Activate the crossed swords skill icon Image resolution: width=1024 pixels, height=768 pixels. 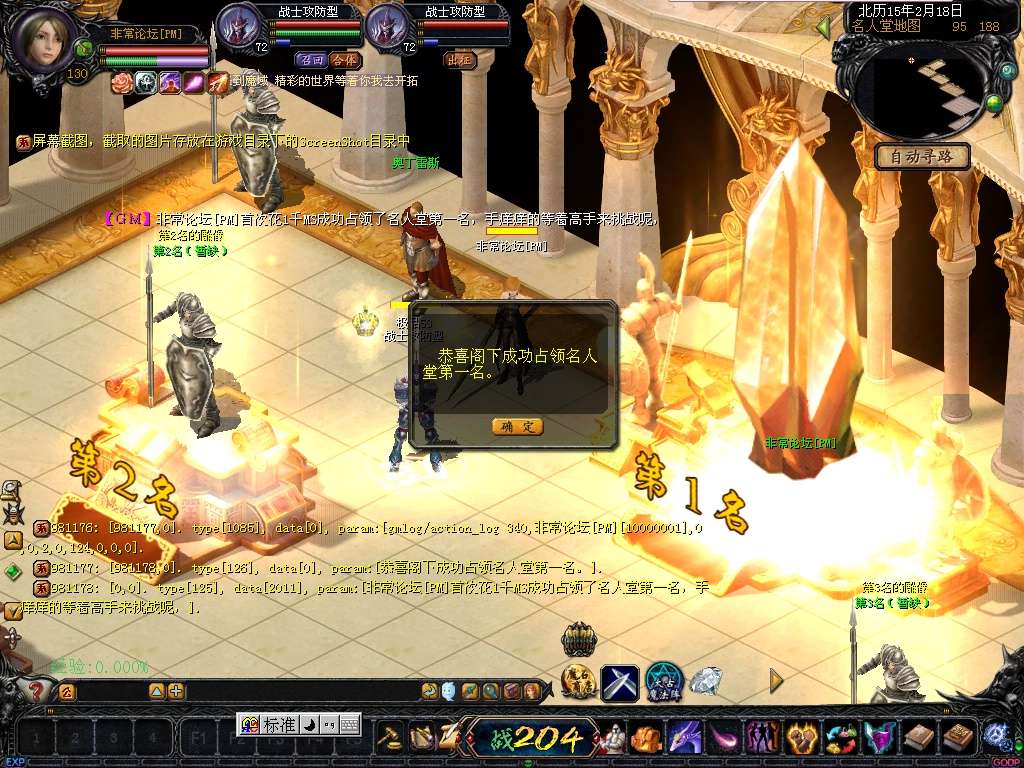click(619, 683)
